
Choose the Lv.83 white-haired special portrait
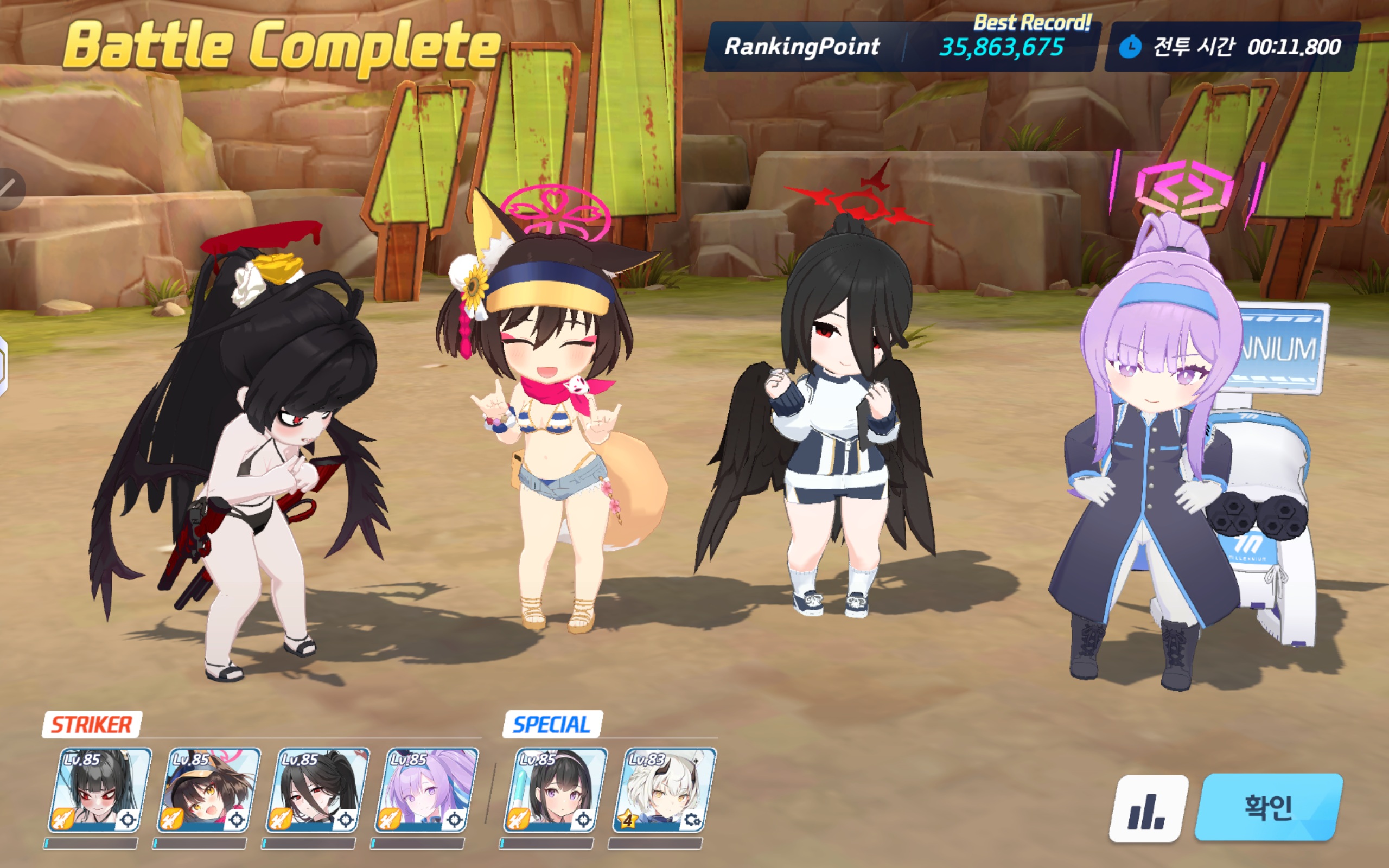click(664, 790)
